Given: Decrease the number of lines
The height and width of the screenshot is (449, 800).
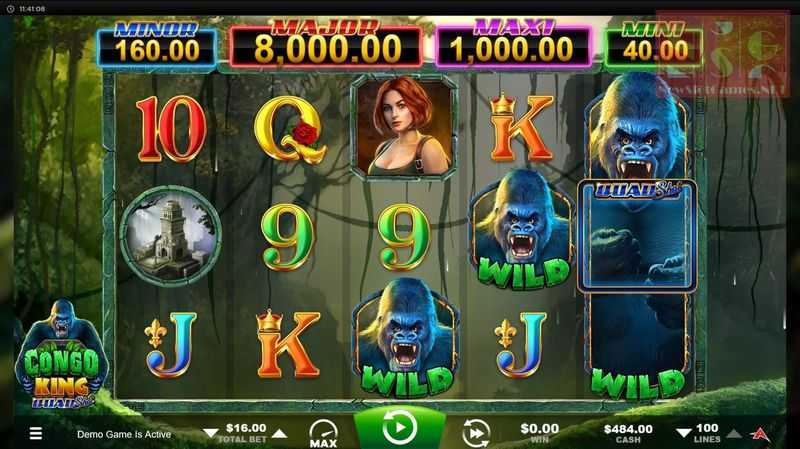Looking at the screenshot, I should point(684,434).
